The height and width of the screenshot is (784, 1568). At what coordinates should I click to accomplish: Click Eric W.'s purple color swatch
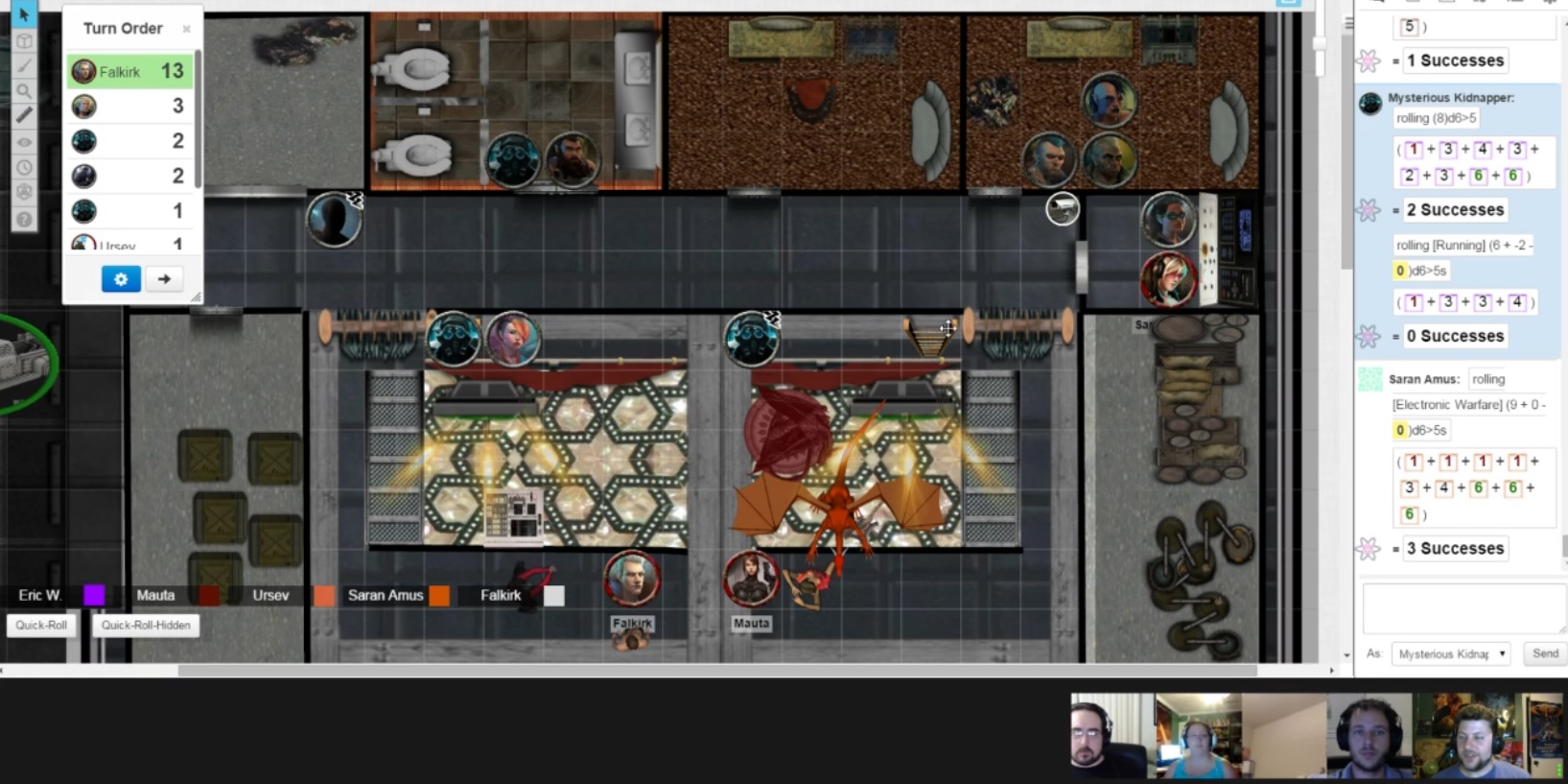pos(93,595)
